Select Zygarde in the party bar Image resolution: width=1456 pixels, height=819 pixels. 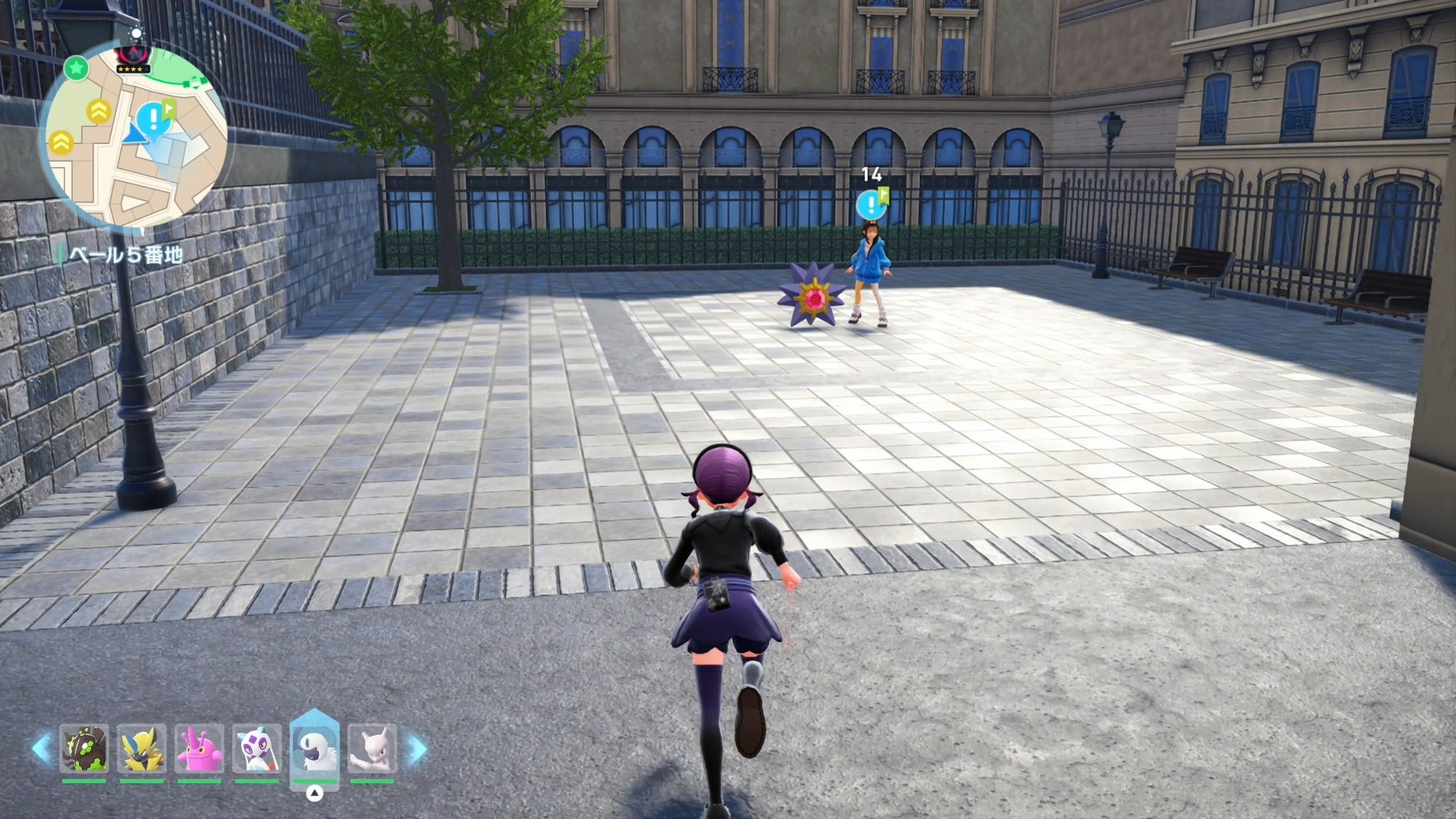point(84,748)
